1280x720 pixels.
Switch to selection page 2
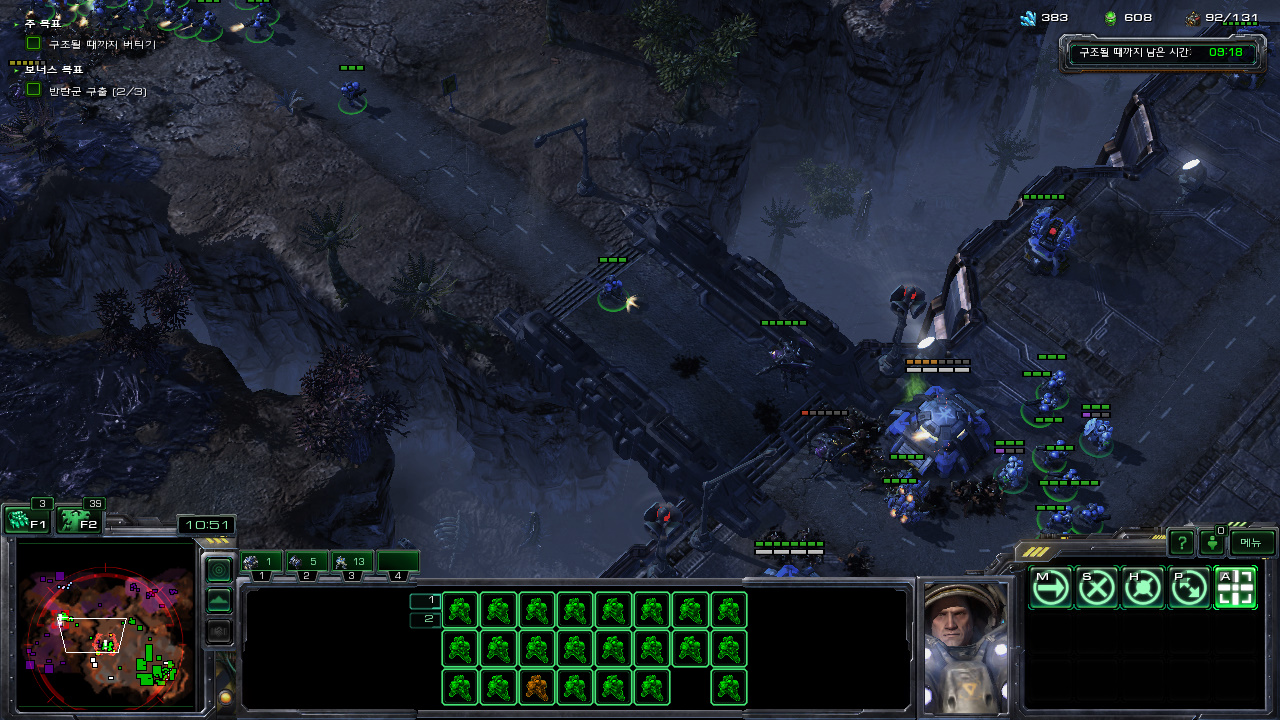[x=425, y=620]
